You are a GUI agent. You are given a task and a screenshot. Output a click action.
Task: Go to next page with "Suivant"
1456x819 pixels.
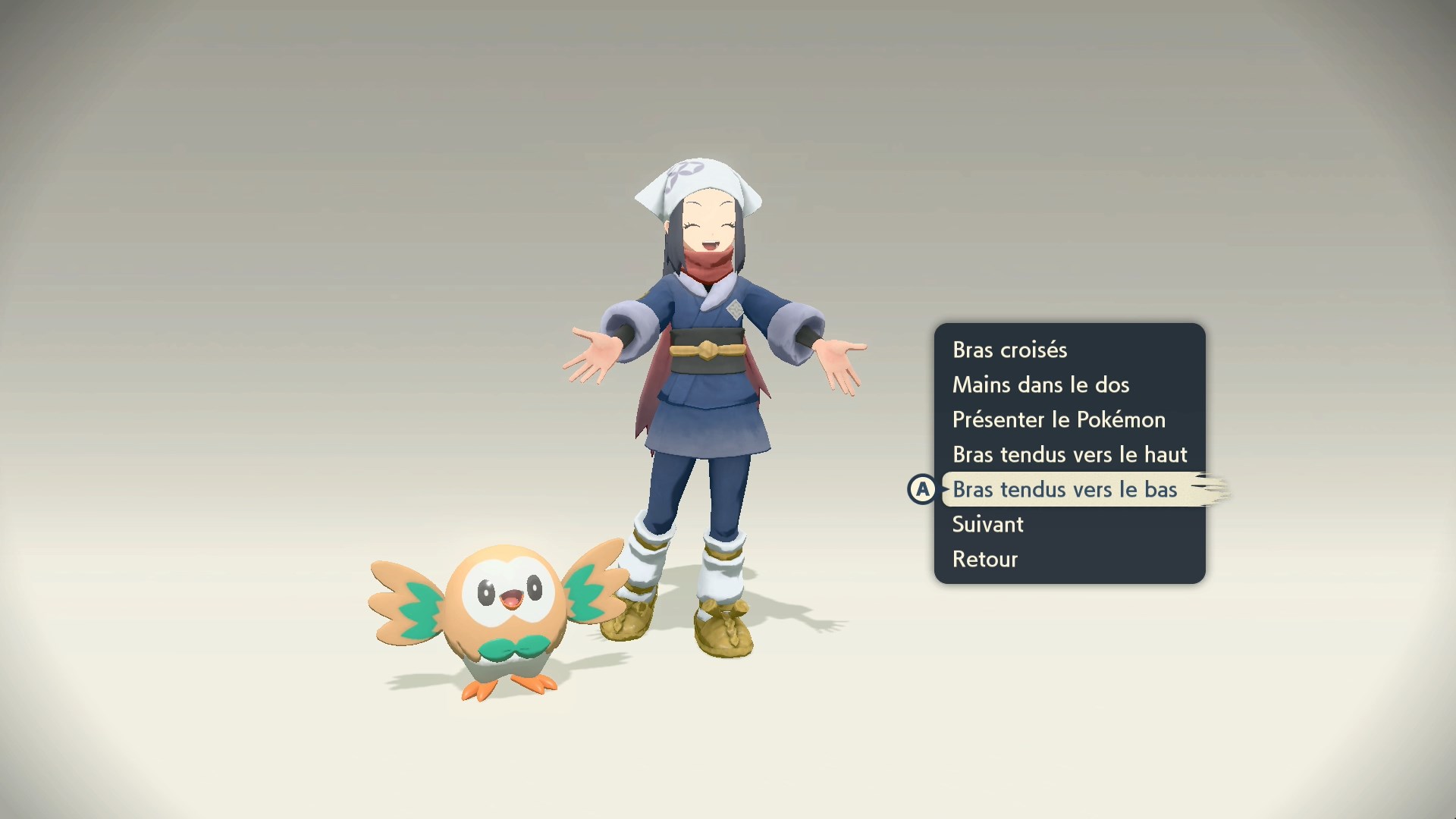[x=987, y=524]
